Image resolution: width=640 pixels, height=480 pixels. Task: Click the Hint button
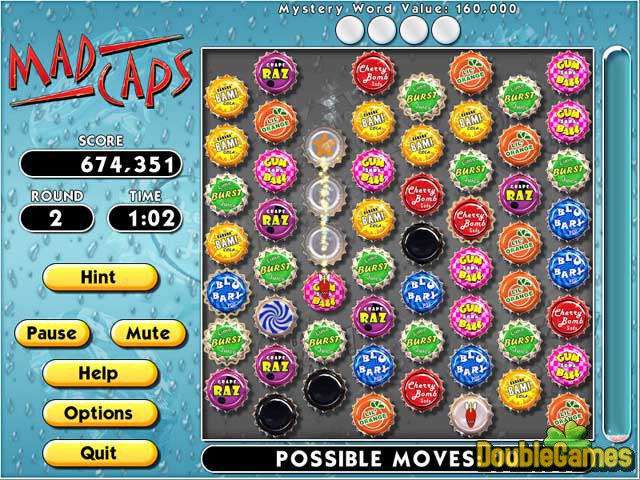pos(99,277)
